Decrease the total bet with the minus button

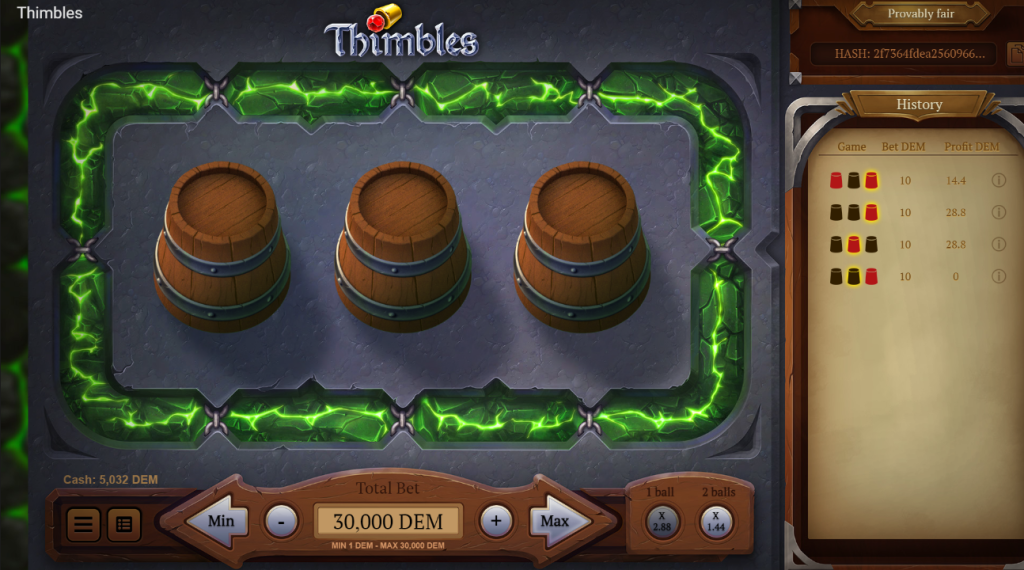(x=281, y=521)
